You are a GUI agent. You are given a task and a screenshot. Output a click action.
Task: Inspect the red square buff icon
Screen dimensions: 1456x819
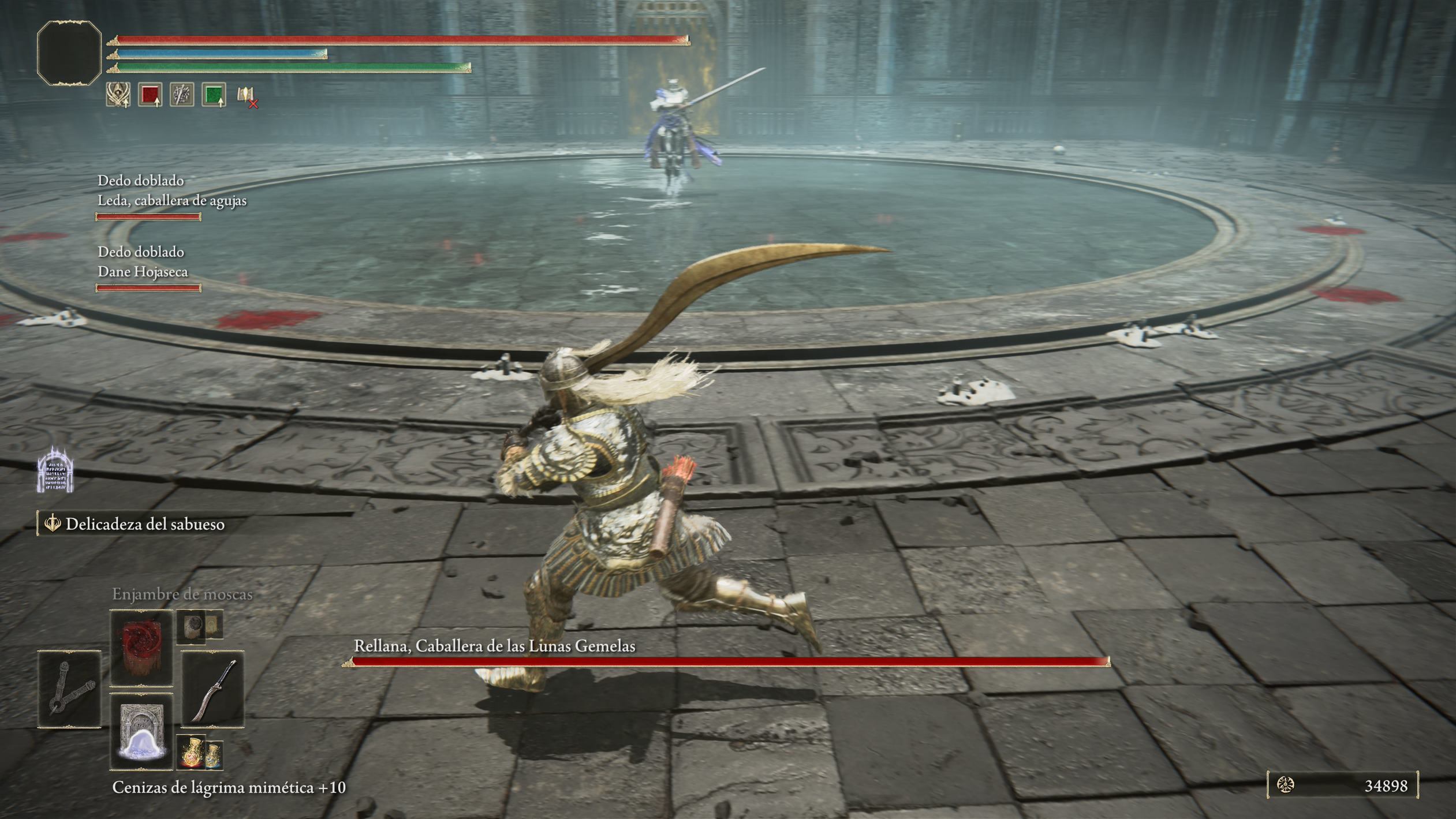coord(150,95)
